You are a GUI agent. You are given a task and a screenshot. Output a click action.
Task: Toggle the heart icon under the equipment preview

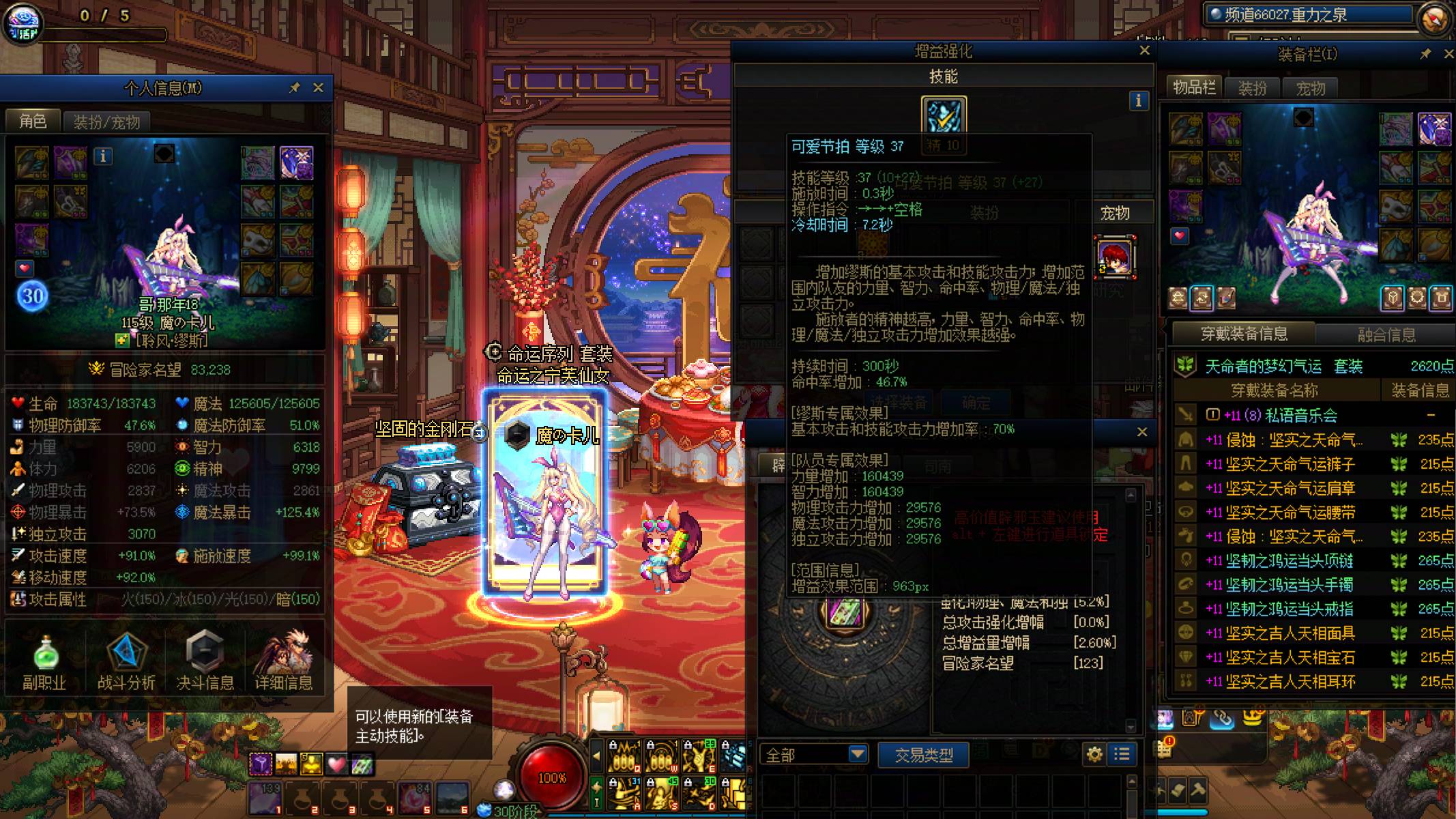[1180, 236]
